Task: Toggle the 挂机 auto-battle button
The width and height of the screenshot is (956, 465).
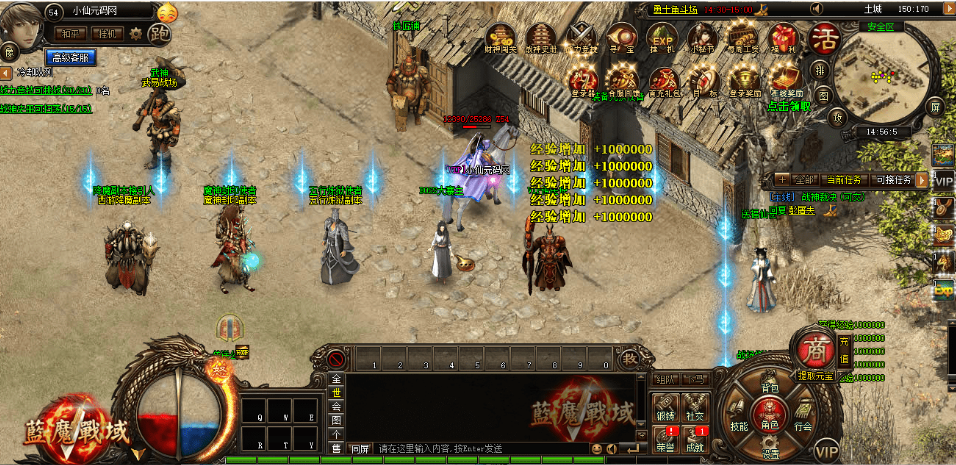Action: pos(107,33)
